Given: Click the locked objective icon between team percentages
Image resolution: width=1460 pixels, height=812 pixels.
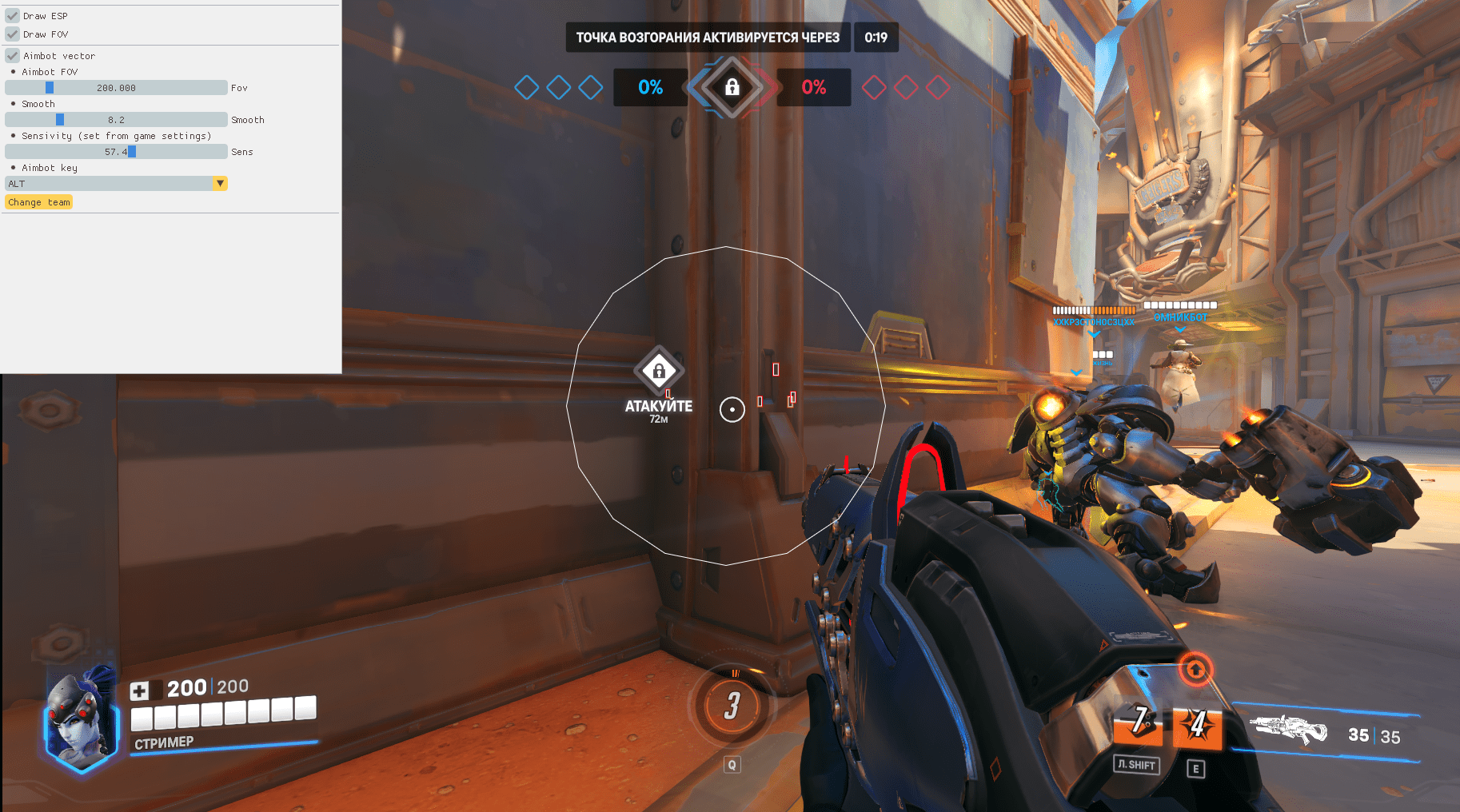Looking at the screenshot, I should tap(732, 87).
